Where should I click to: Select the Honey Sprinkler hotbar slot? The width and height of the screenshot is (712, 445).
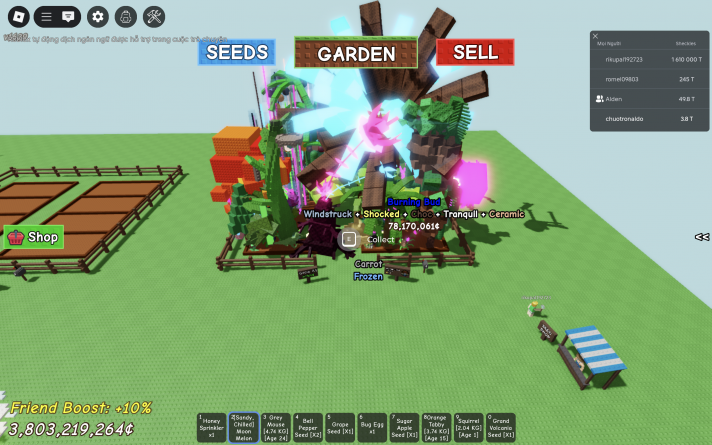[211, 428]
